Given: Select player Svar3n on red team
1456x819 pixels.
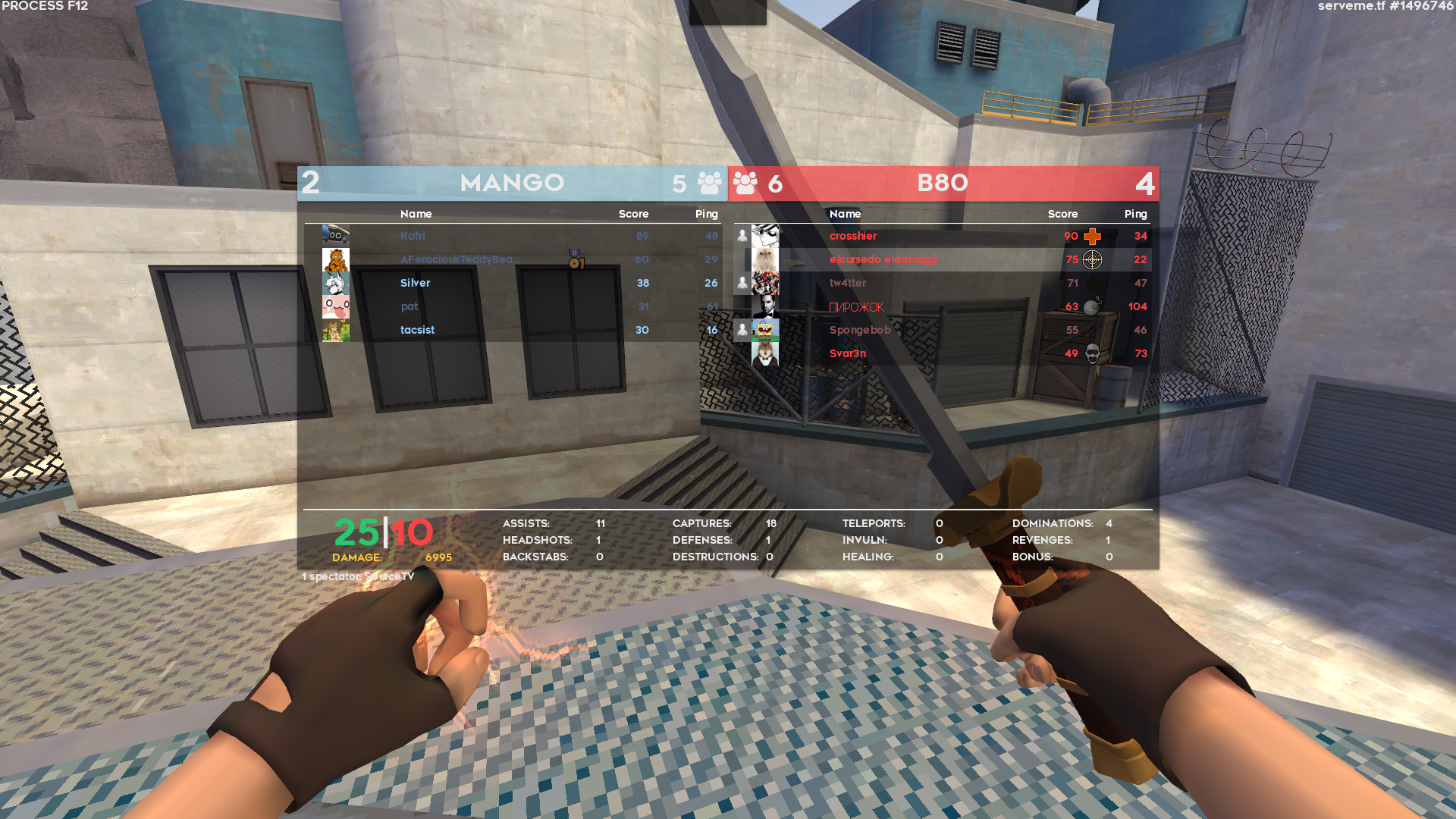Looking at the screenshot, I should click(848, 353).
